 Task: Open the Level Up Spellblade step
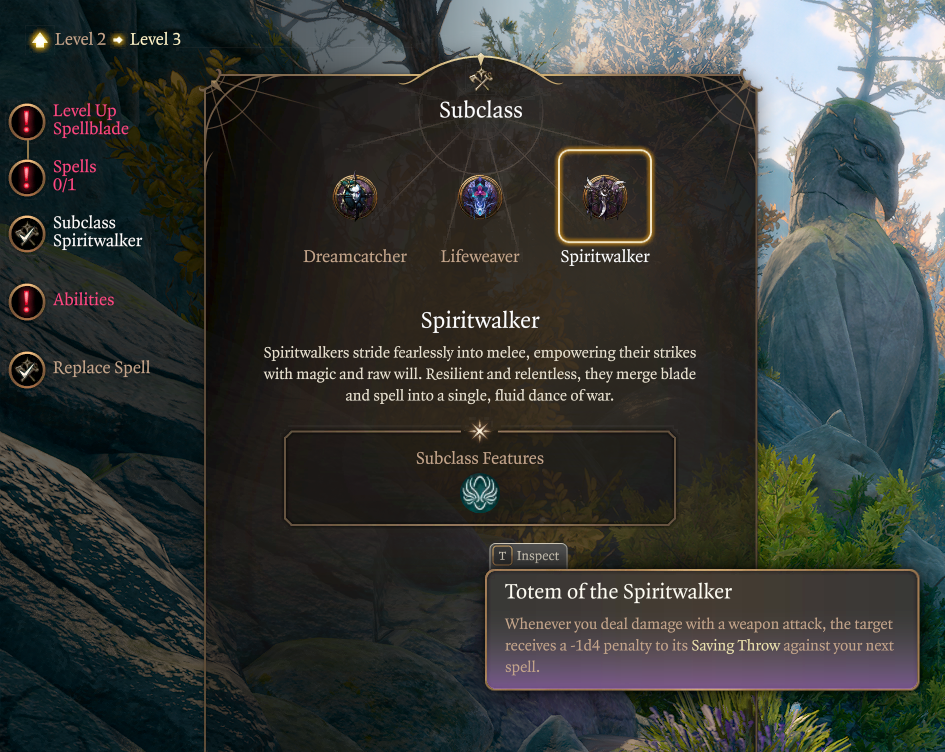click(x=27, y=121)
